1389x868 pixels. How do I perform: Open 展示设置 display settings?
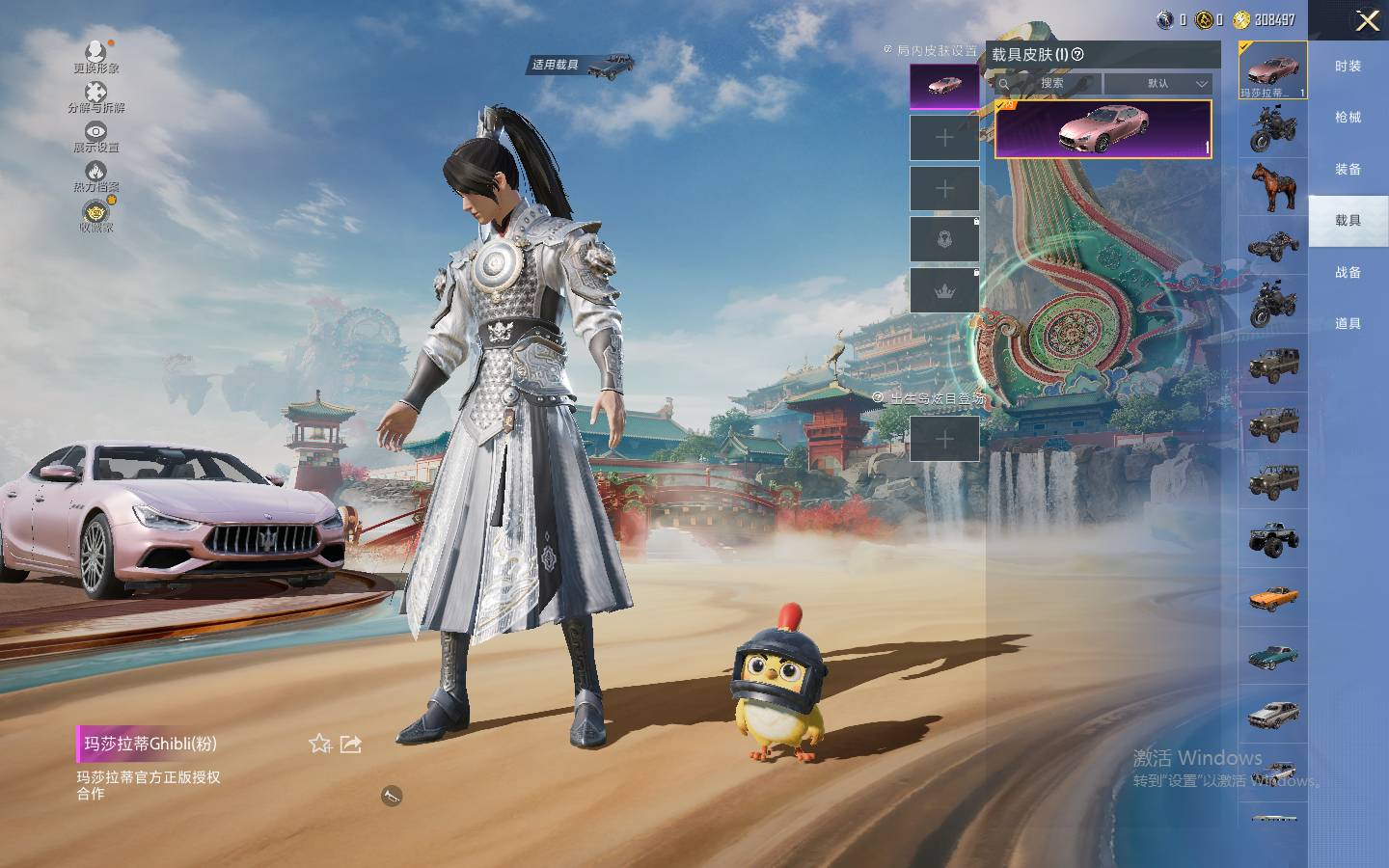tap(95, 136)
